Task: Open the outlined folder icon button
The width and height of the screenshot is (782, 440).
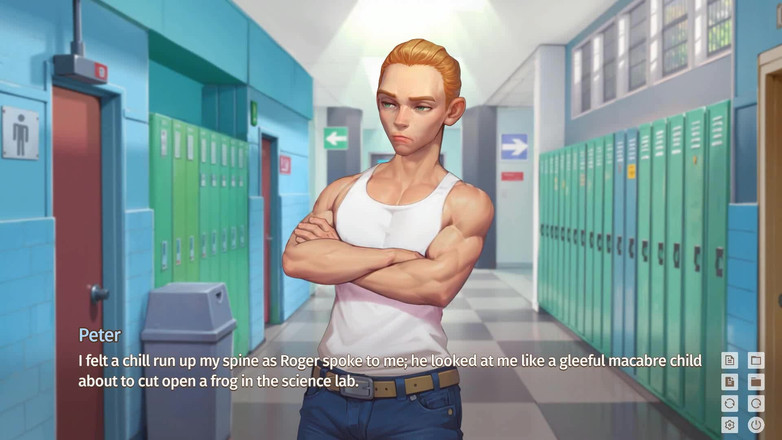Action: 756,360
